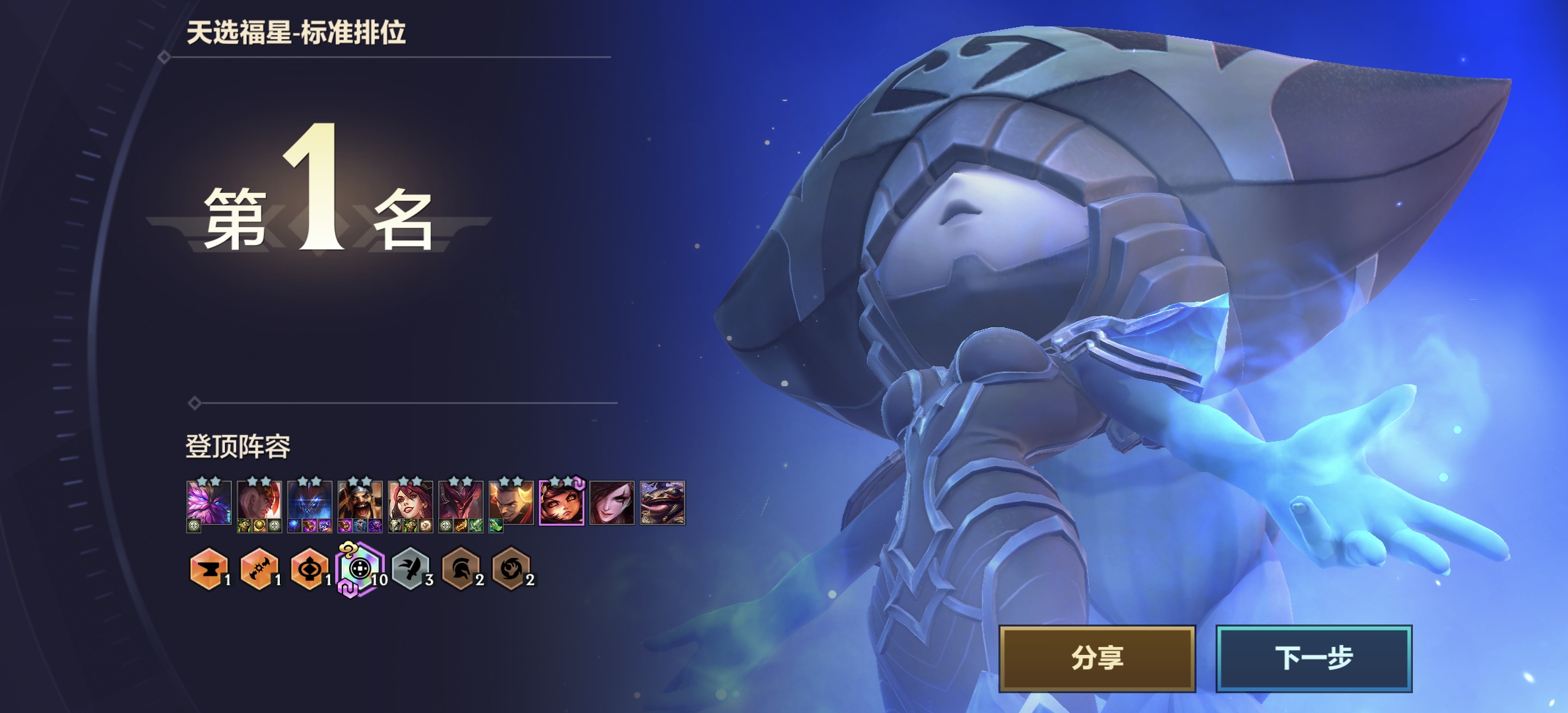Choose the laughing mustached champion portrait
1568x713 pixels.
[x=360, y=502]
